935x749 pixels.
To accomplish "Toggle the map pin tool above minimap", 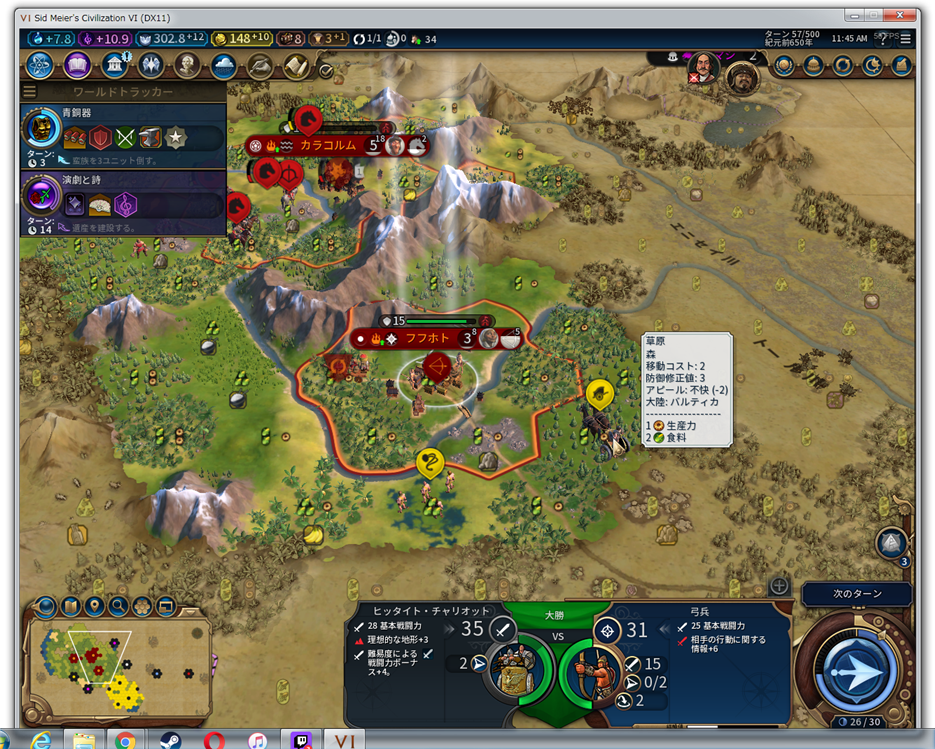I will [95, 606].
